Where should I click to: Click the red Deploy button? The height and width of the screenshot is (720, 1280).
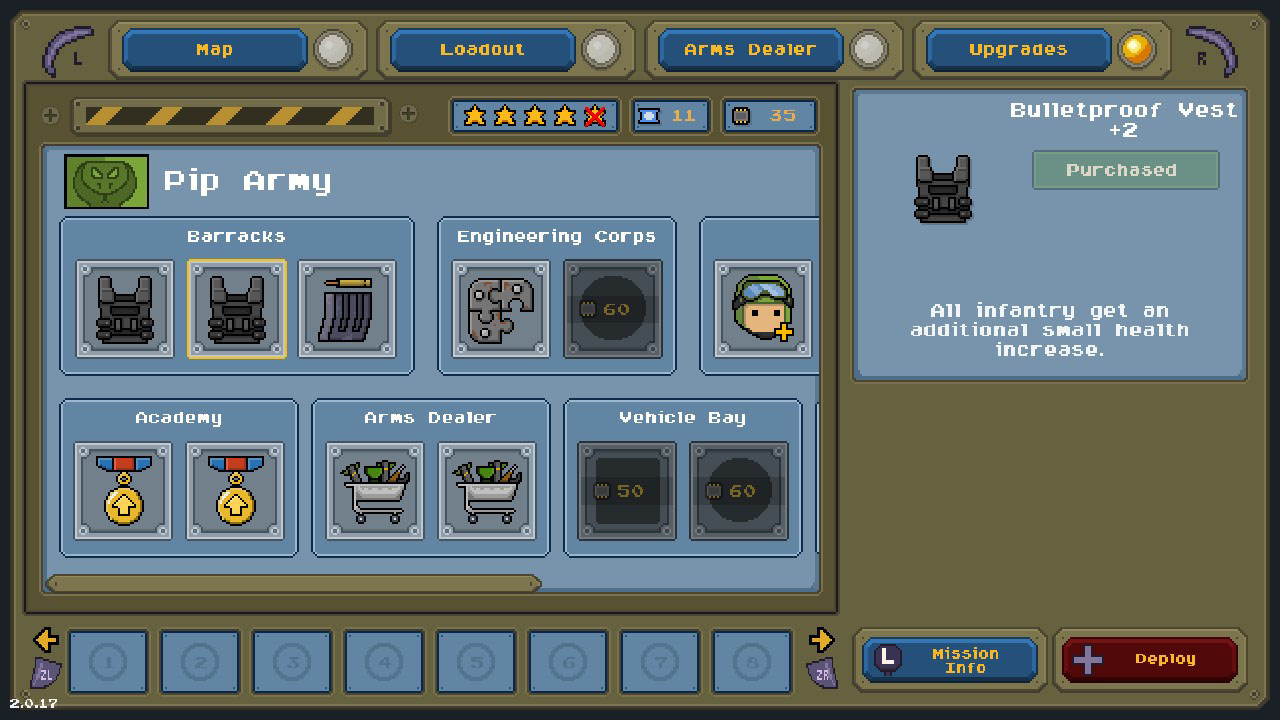(1150, 660)
